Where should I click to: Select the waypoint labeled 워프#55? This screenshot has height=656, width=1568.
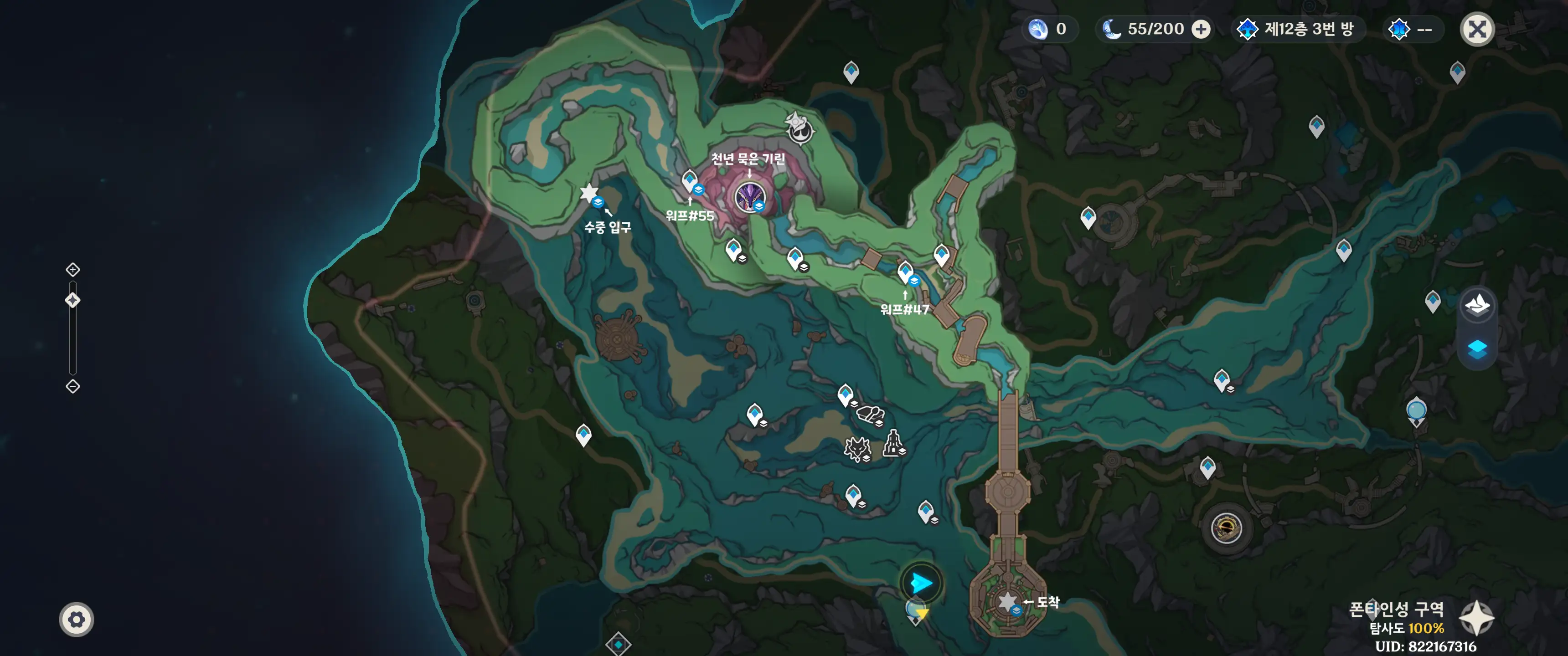click(690, 181)
